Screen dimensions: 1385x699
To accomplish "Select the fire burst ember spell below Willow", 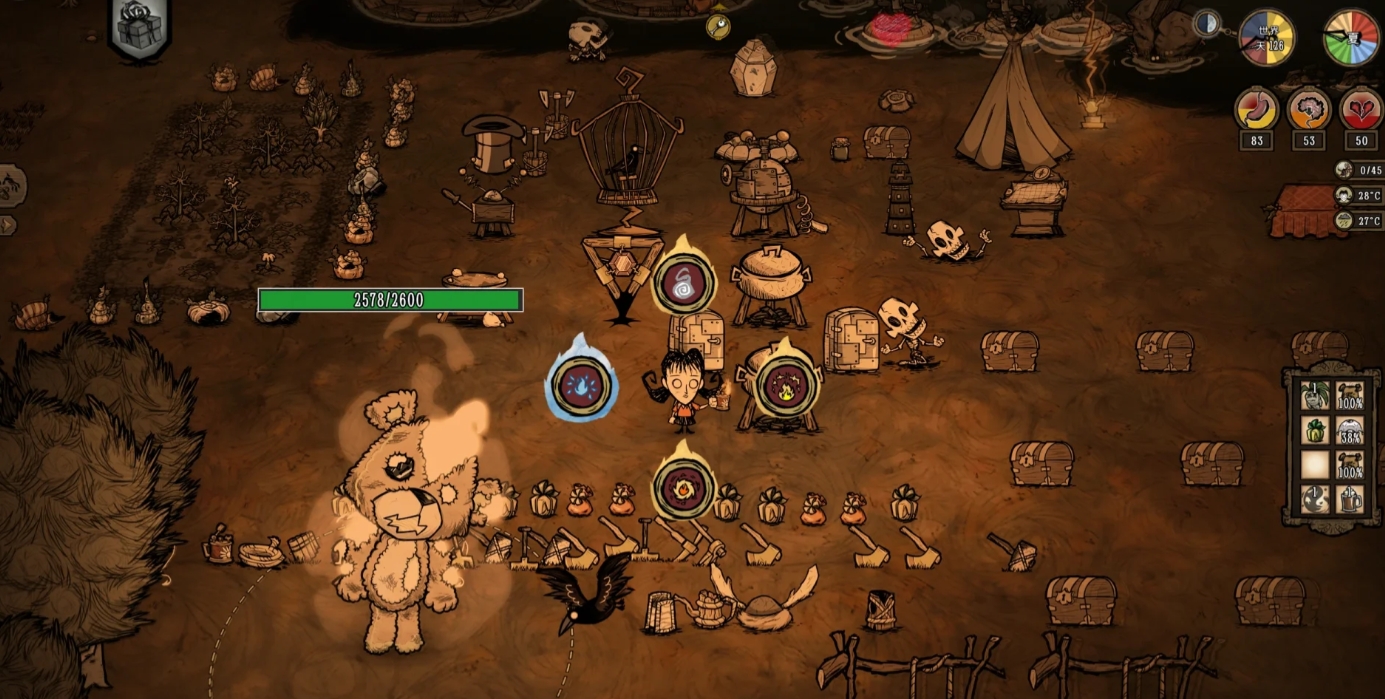I will coord(684,489).
